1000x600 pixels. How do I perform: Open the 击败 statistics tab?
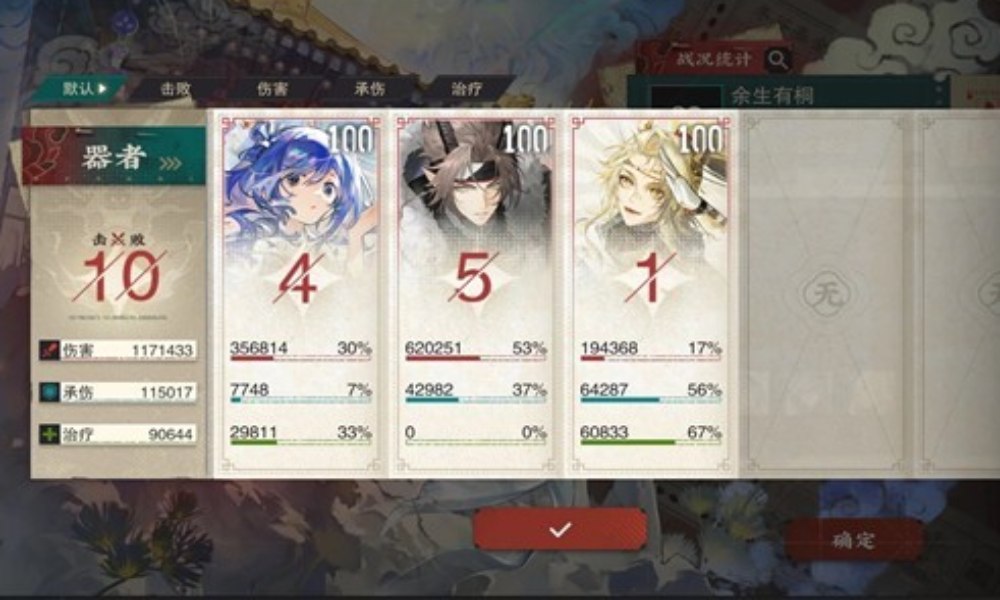(x=177, y=88)
